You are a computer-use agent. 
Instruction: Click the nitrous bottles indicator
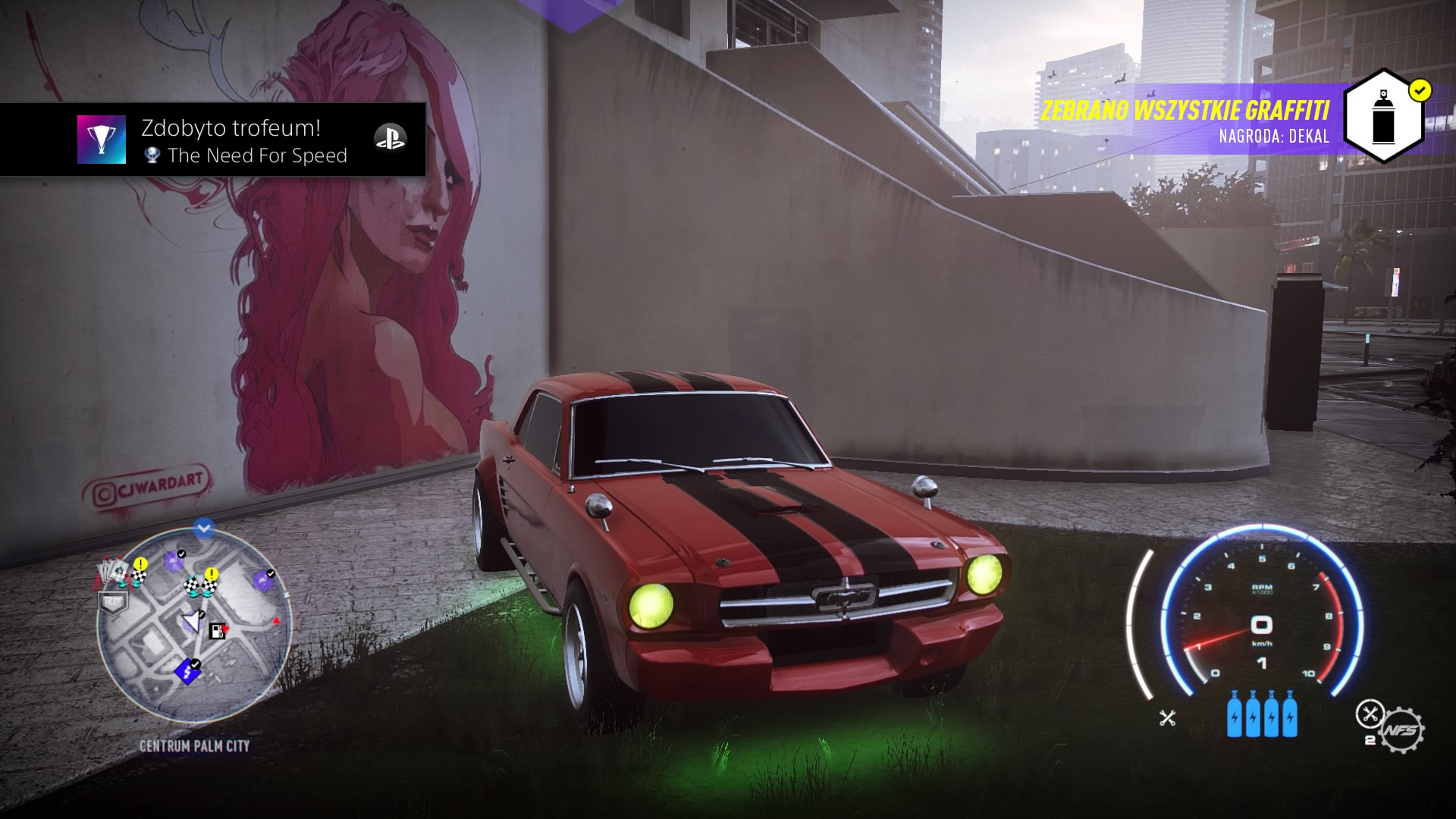[x=1261, y=714]
